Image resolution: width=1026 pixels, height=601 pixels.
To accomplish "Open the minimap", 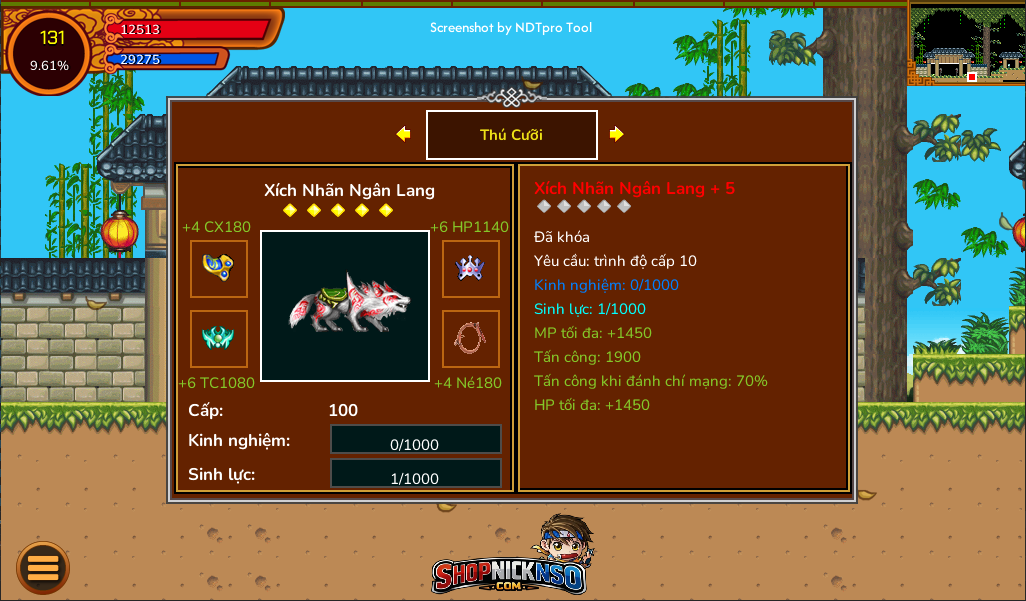I will [966, 45].
